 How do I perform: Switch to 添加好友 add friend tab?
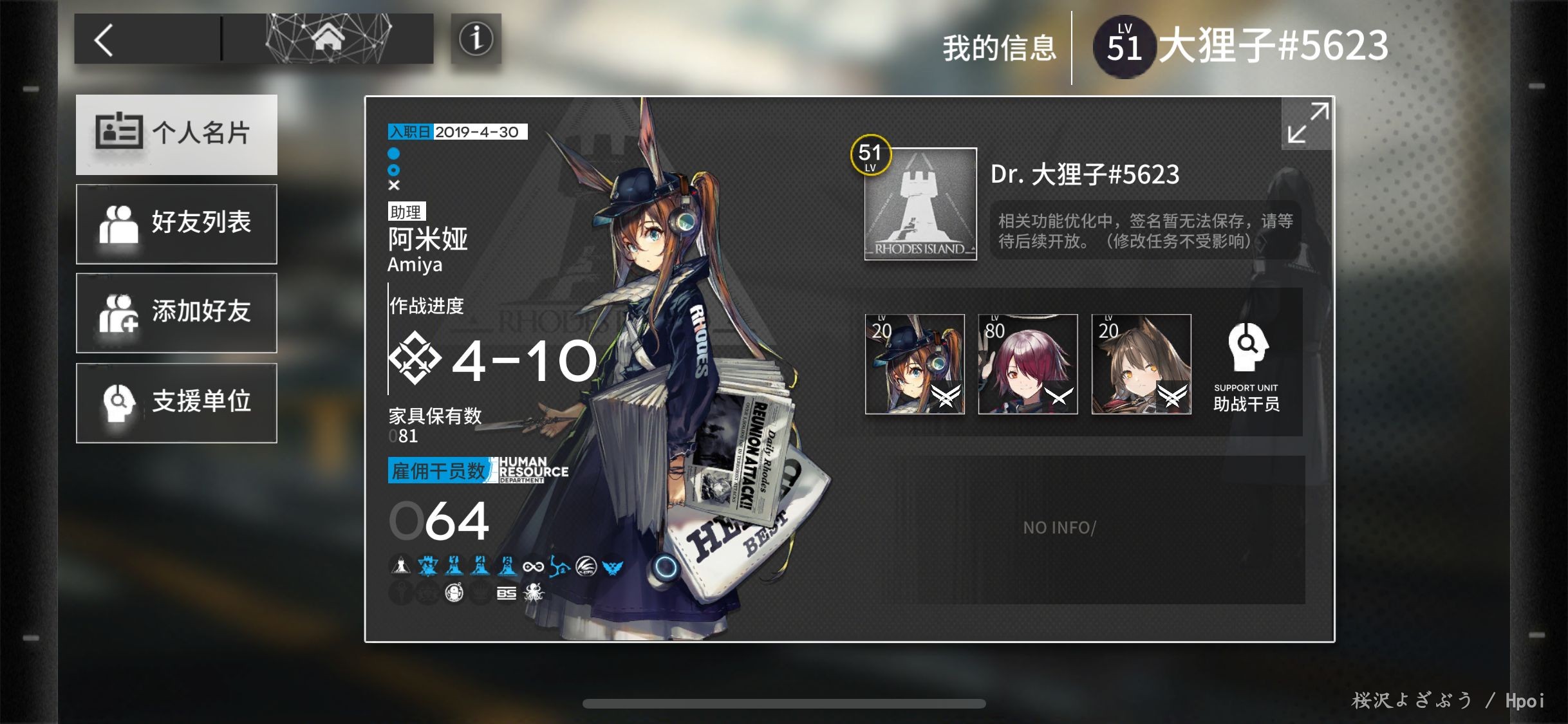(176, 313)
